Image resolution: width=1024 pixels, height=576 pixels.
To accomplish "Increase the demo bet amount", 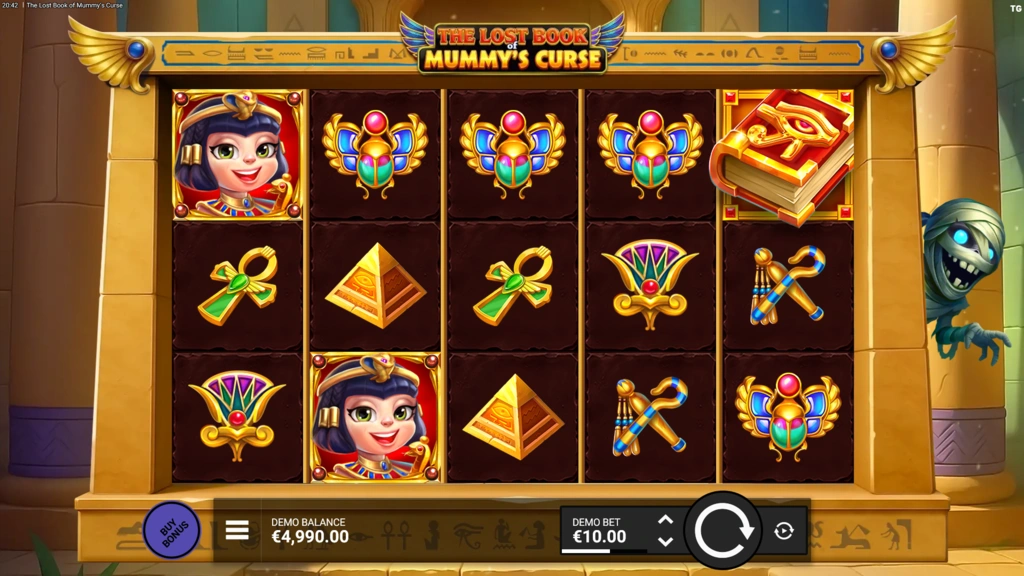I will coord(665,519).
